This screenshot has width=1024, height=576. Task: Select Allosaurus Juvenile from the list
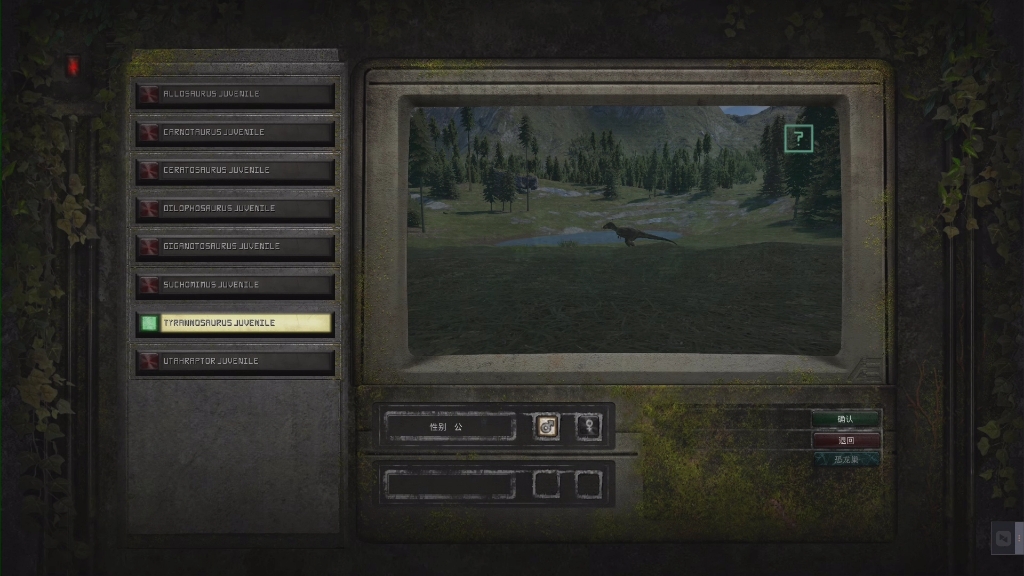point(236,94)
